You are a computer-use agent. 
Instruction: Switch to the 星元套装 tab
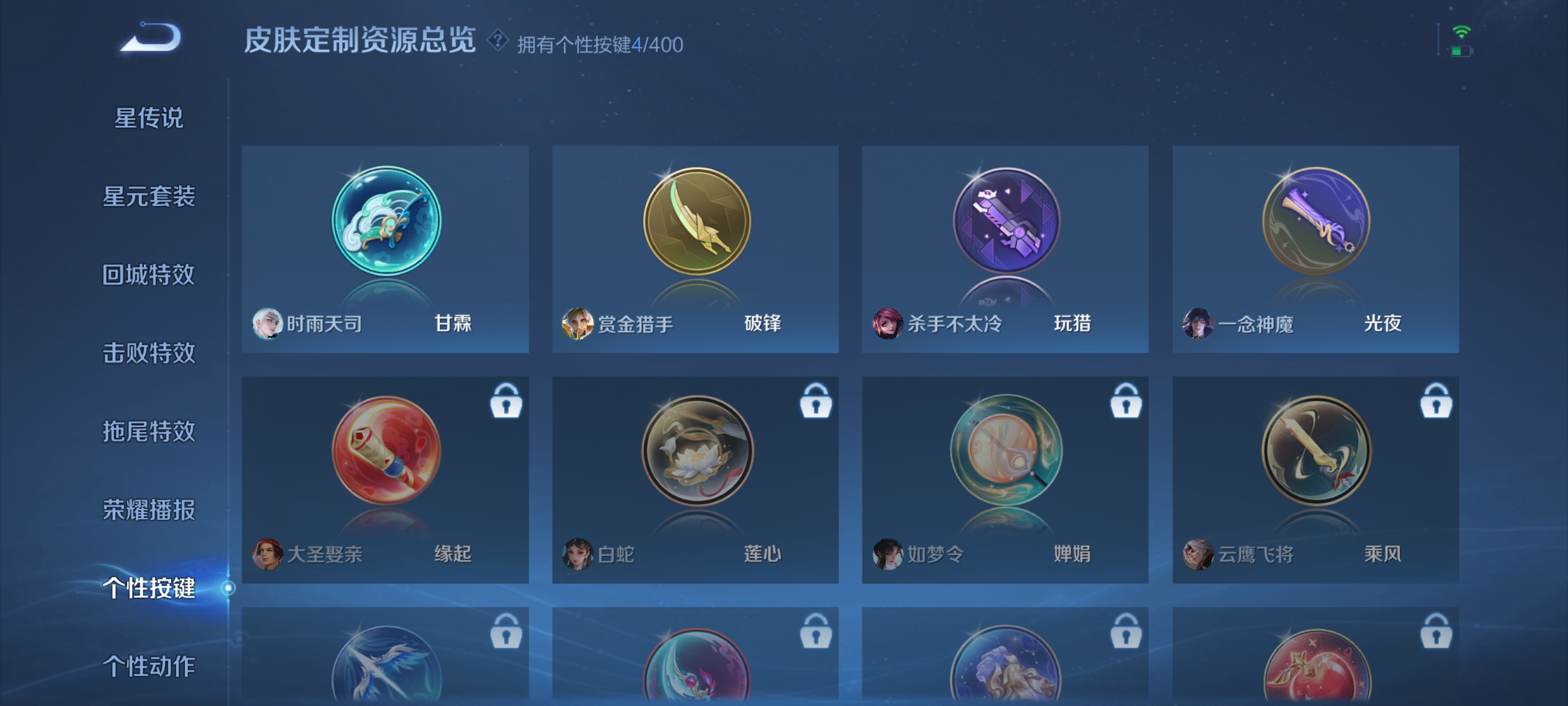pos(148,197)
